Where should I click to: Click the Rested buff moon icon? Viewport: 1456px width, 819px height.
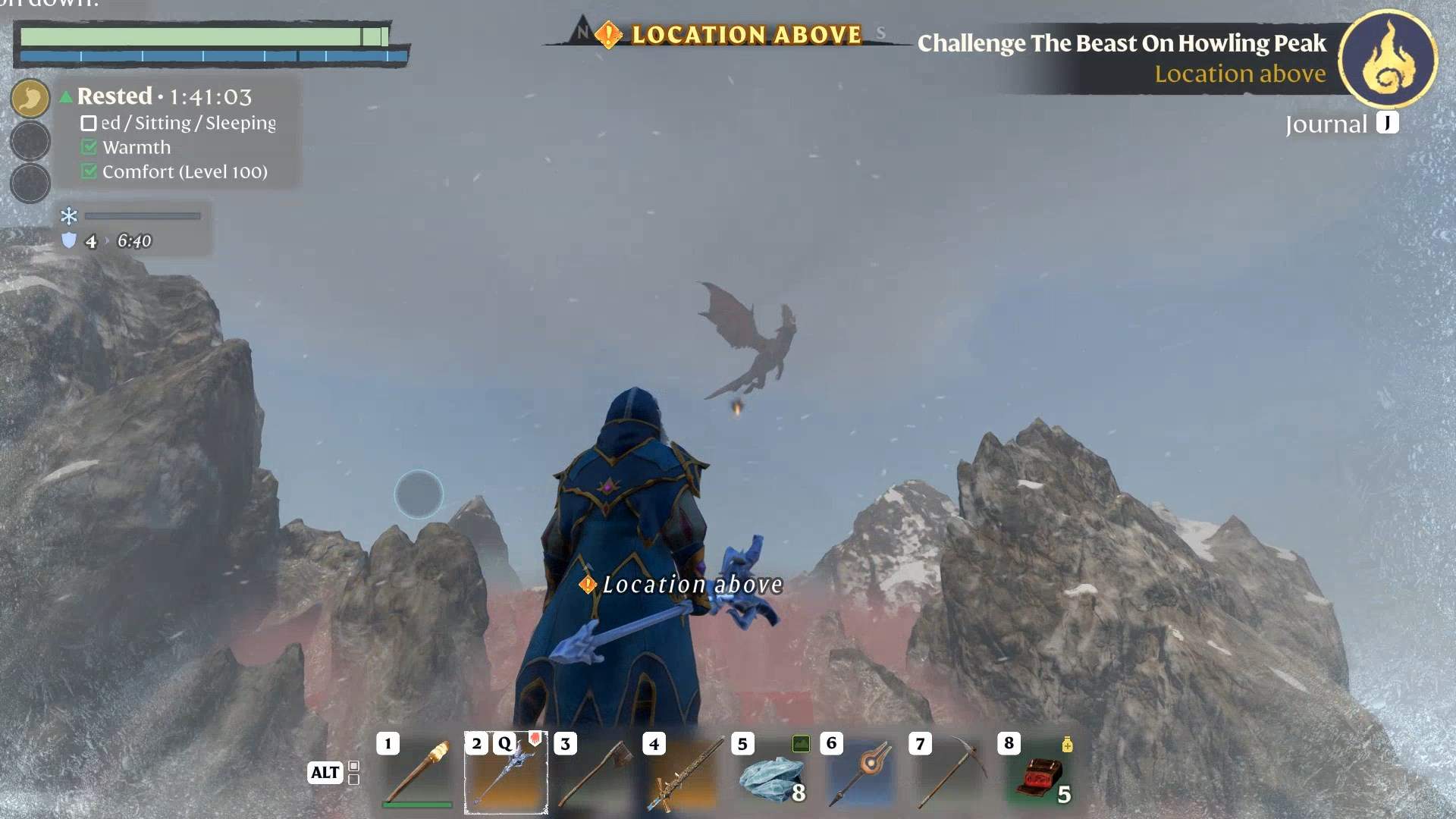tap(30, 99)
